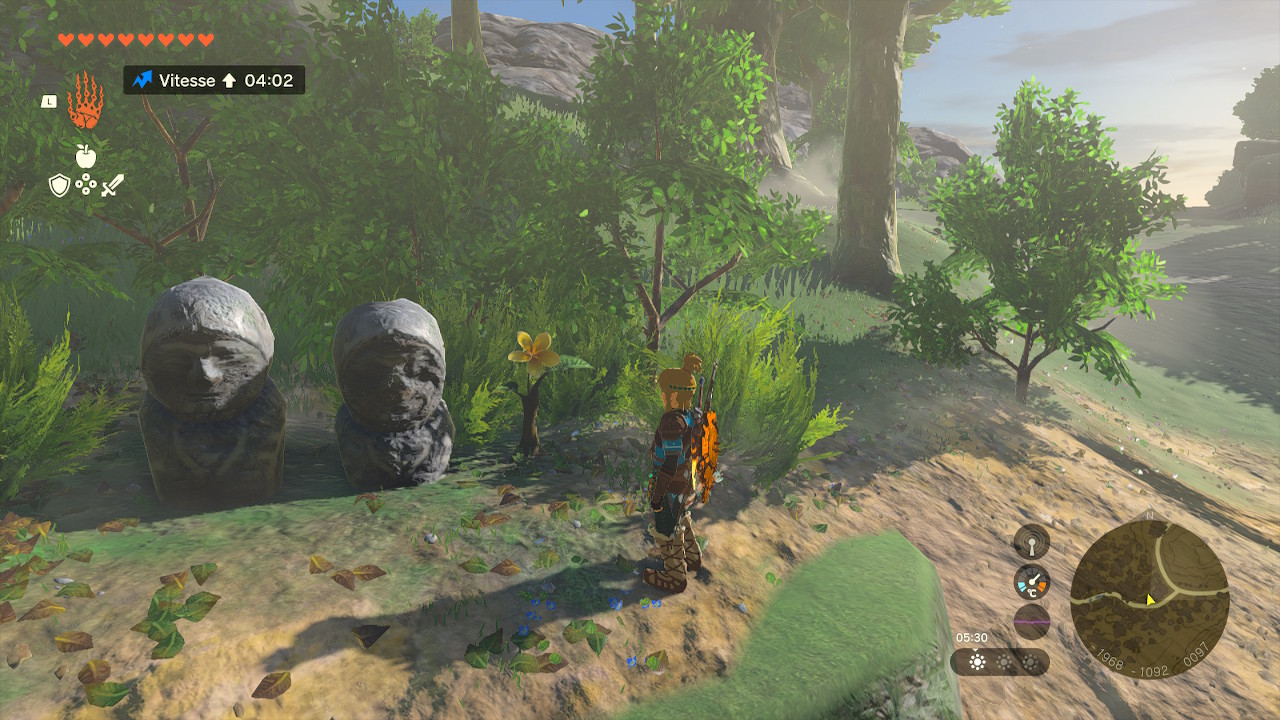The width and height of the screenshot is (1280, 720).
Task: Open the shield quick-select icon
Action: [60, 185]
